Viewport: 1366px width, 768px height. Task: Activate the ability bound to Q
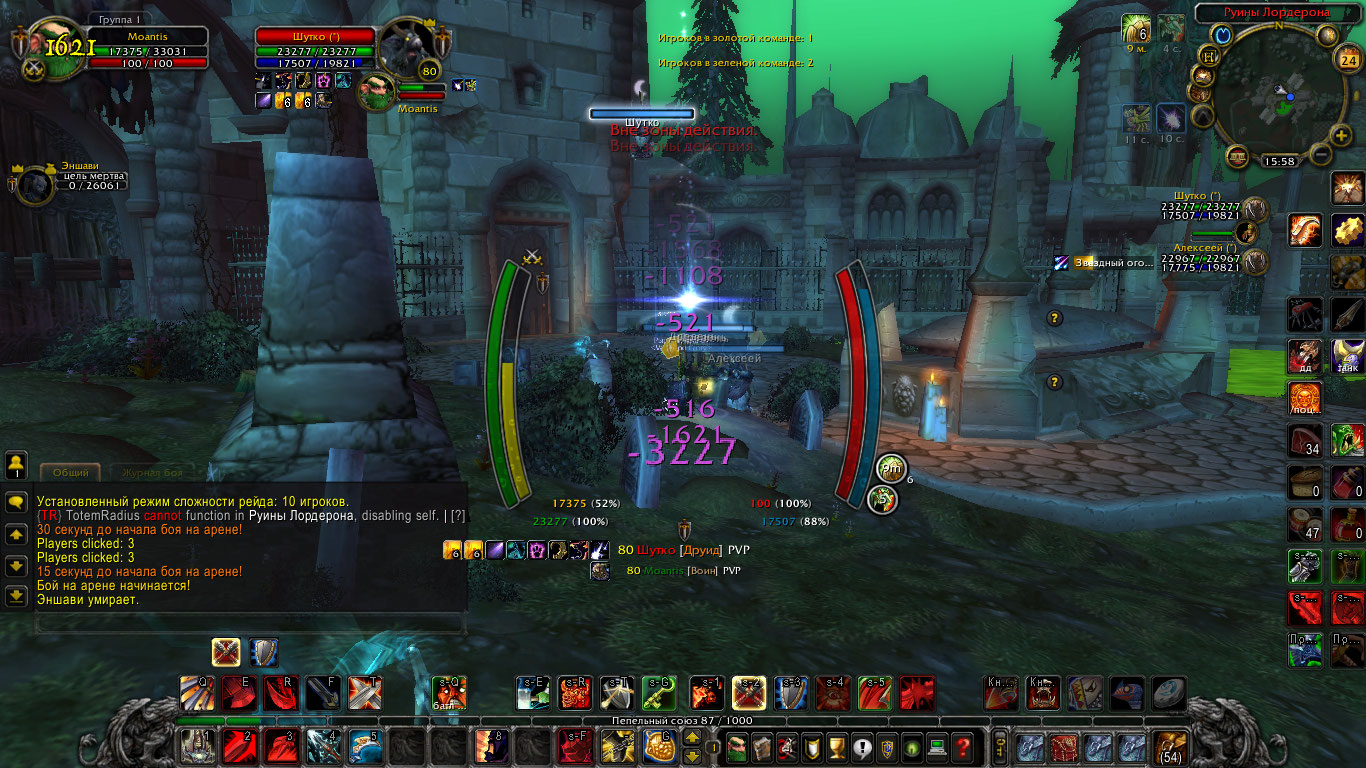click(x=195, y=692)
